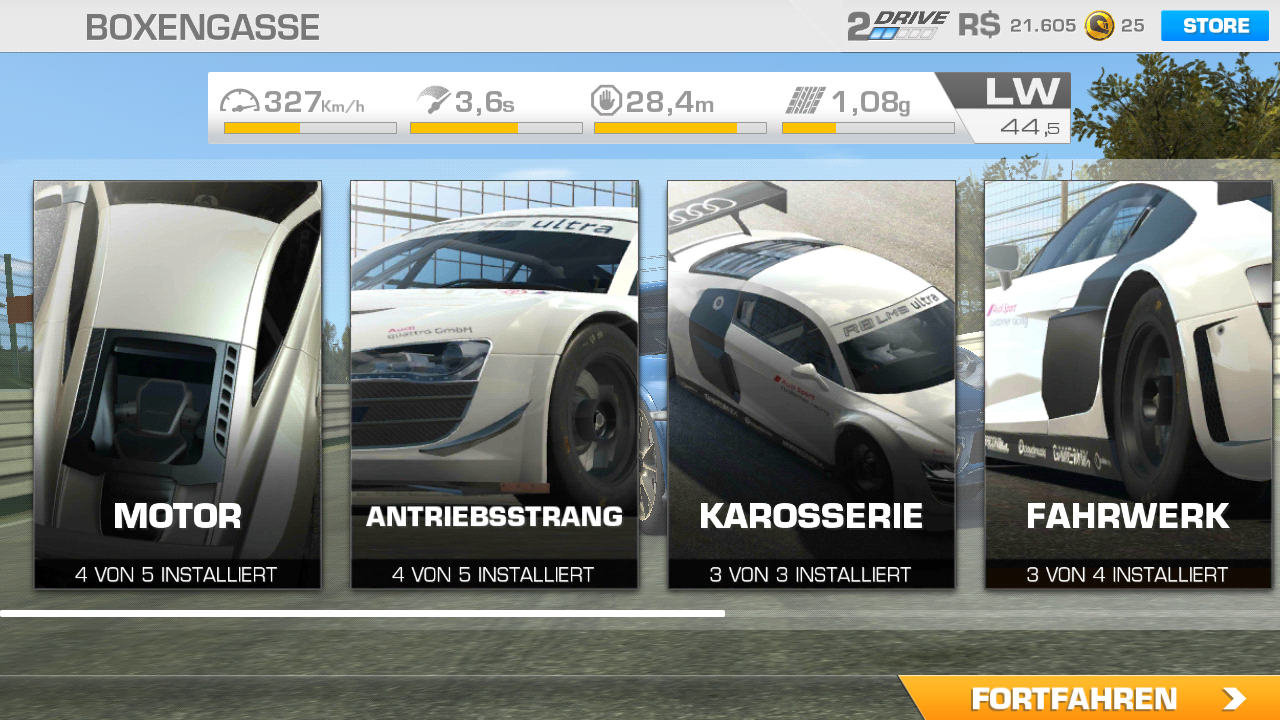Select the Antriebsstrang upgrade category
The height and width of the screenshot is (720, 1280).
(494, 384)
